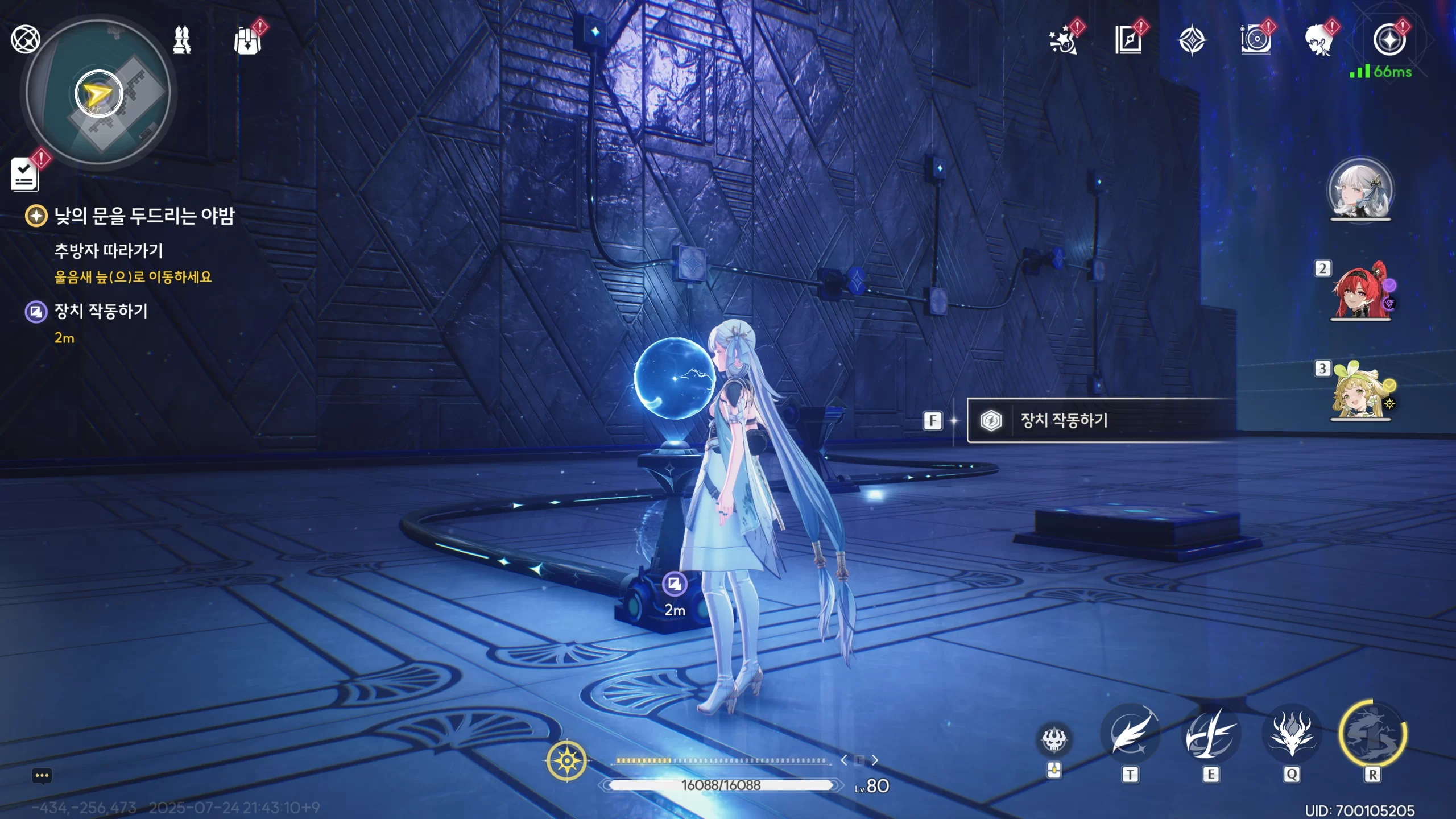Open the chat bubble icon
1456x819 pixels.
(42, 776)
